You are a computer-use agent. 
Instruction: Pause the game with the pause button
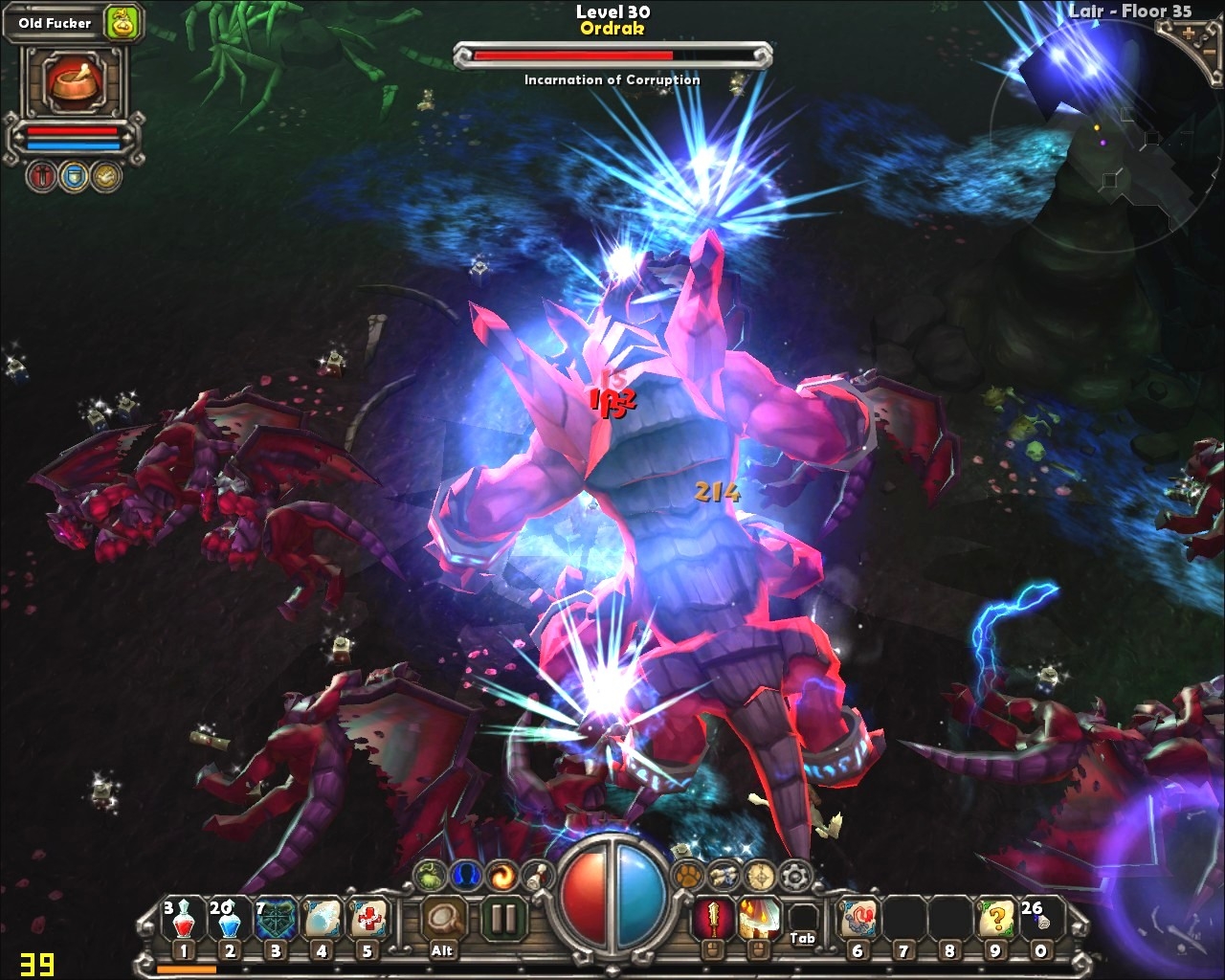click(x=502, y=919)
